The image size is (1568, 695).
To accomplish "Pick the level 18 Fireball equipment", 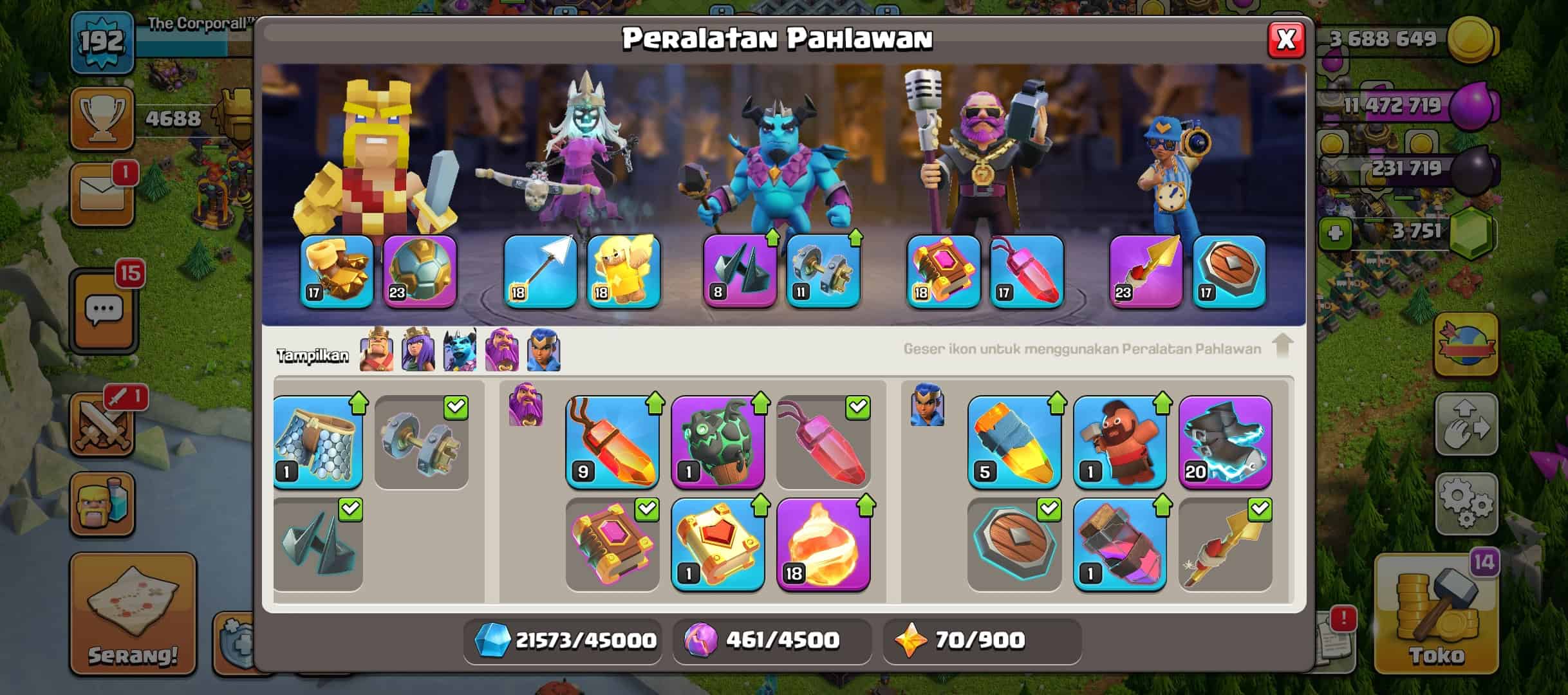I will 823,544.
